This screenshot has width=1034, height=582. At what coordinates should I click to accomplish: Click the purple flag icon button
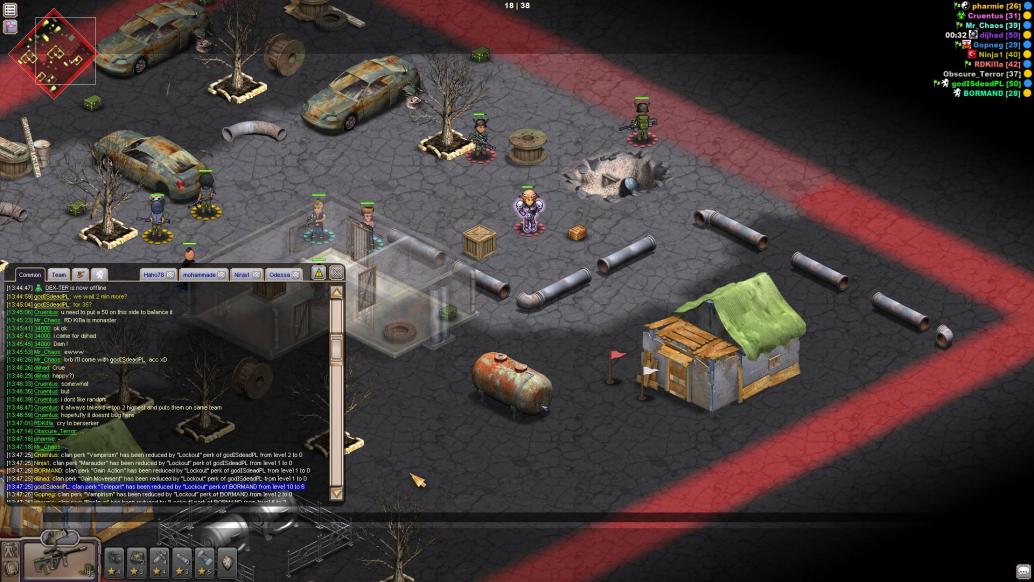(x=10, y=27)
